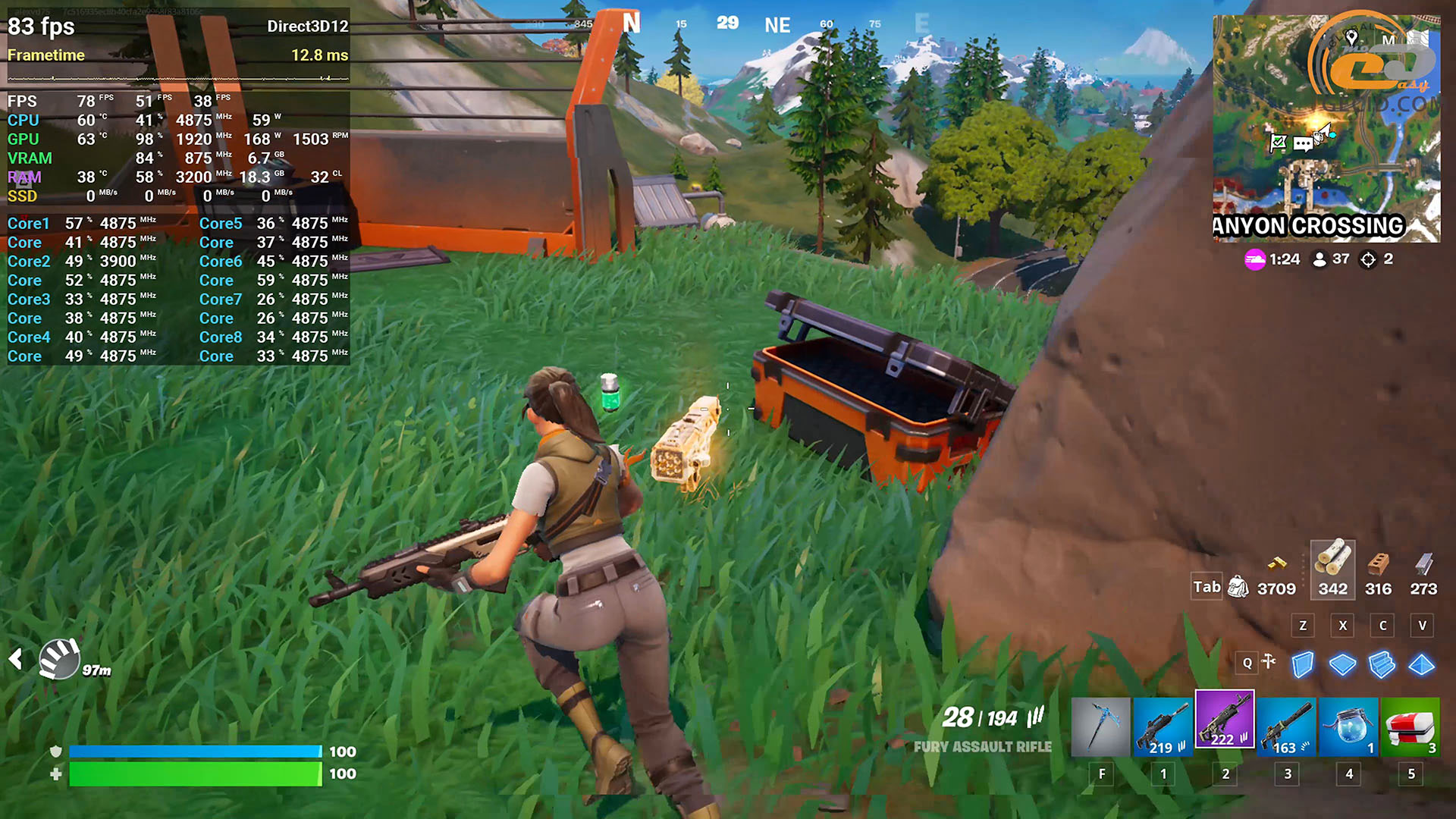This screenshot has width=1456, height=819.
Task: Switch building material to brick
Action: point(1378,563)
